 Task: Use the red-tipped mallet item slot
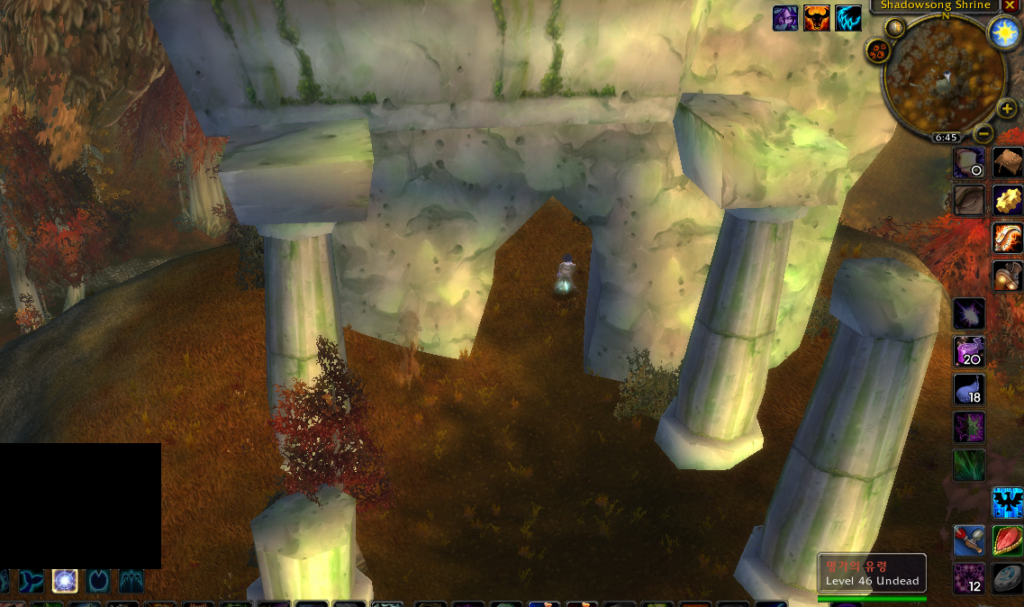[x=968, y=541]
